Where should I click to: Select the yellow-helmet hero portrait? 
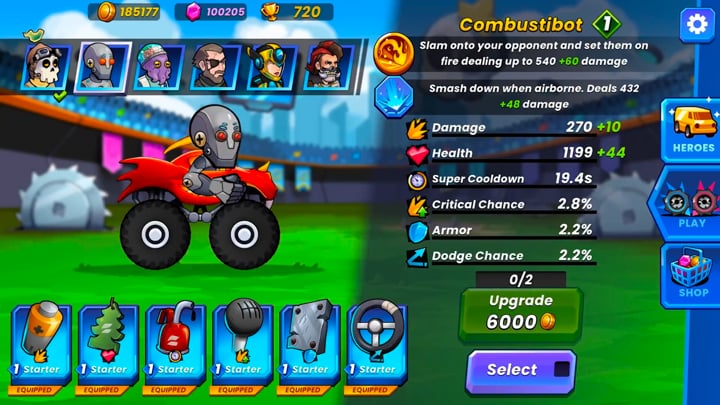pos(271,67)
